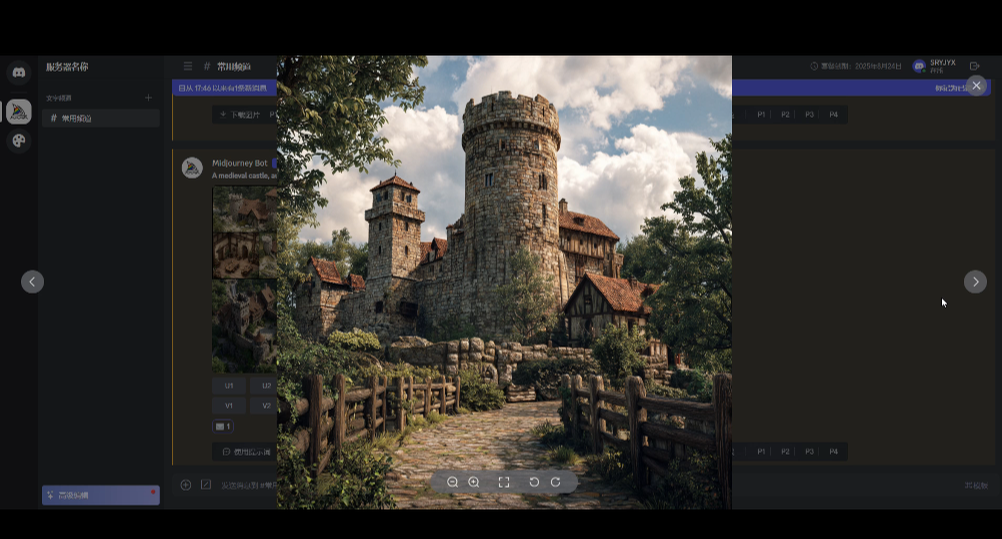Toggle fullscreen view for the image
This screenshot has width=1002, height=539.
[504, 482]
